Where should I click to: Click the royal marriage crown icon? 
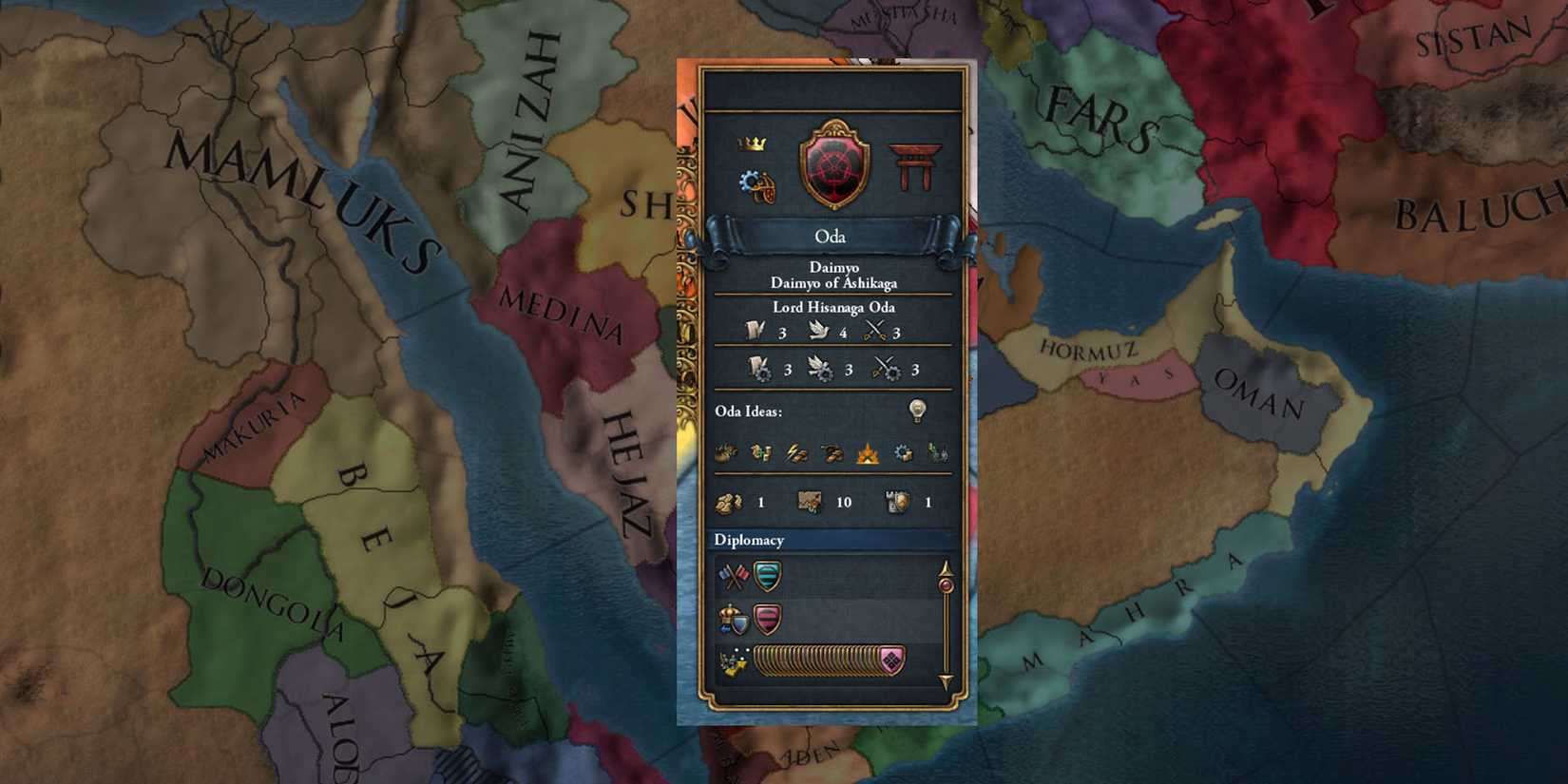[x=731, y=616]
